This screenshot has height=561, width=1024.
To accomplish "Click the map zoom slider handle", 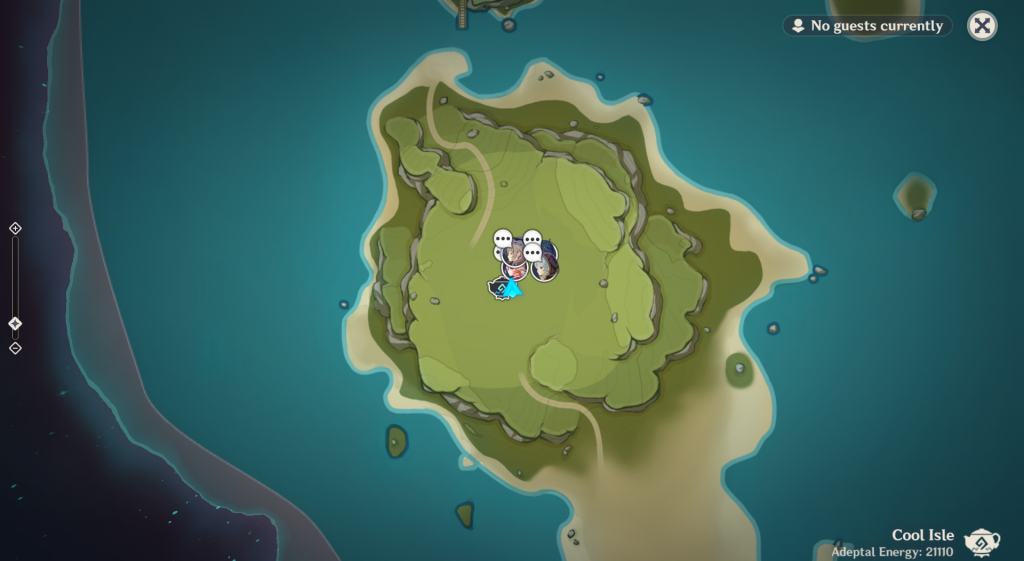I will click(x=15, y=324).
